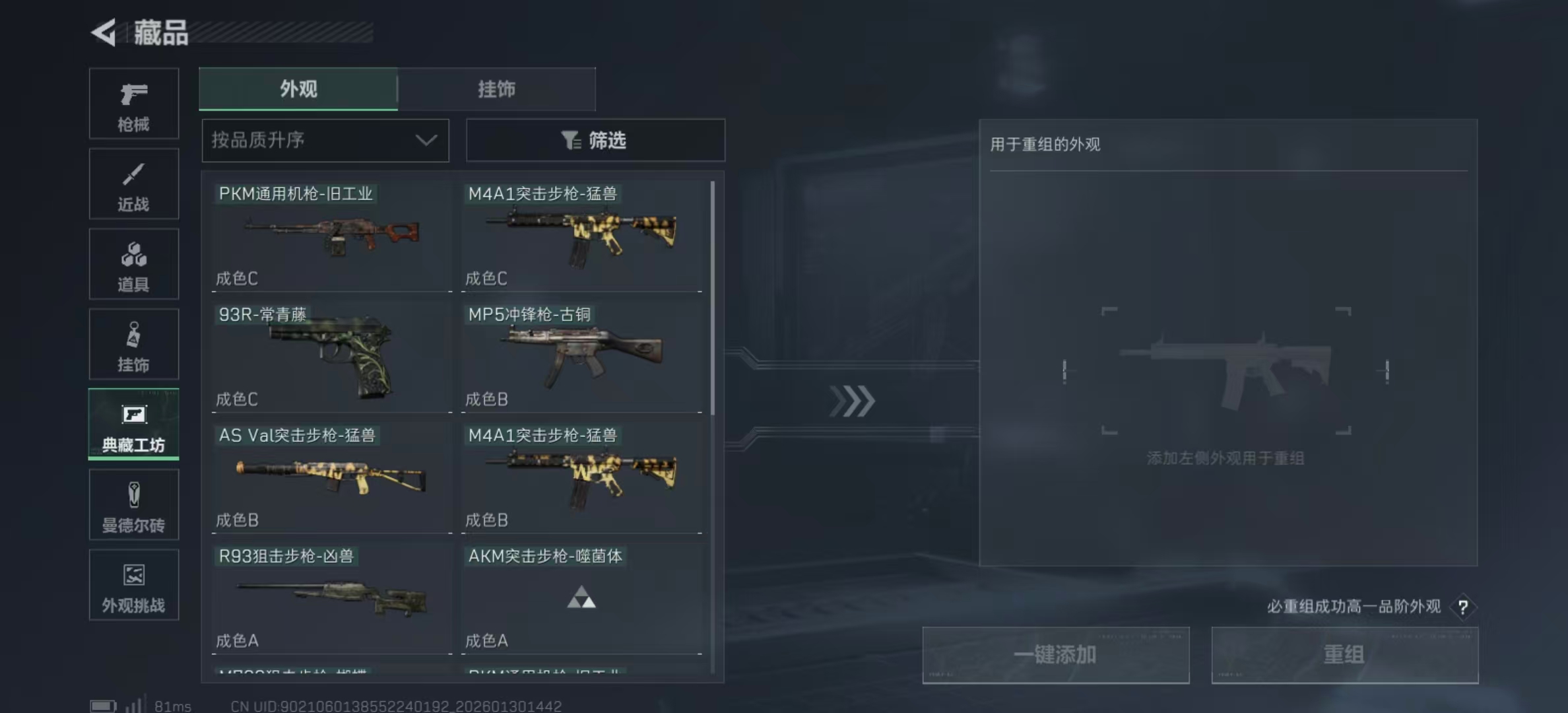
Task: Open the 典藏工坊 workshop panel
Action: click(133, 424)
